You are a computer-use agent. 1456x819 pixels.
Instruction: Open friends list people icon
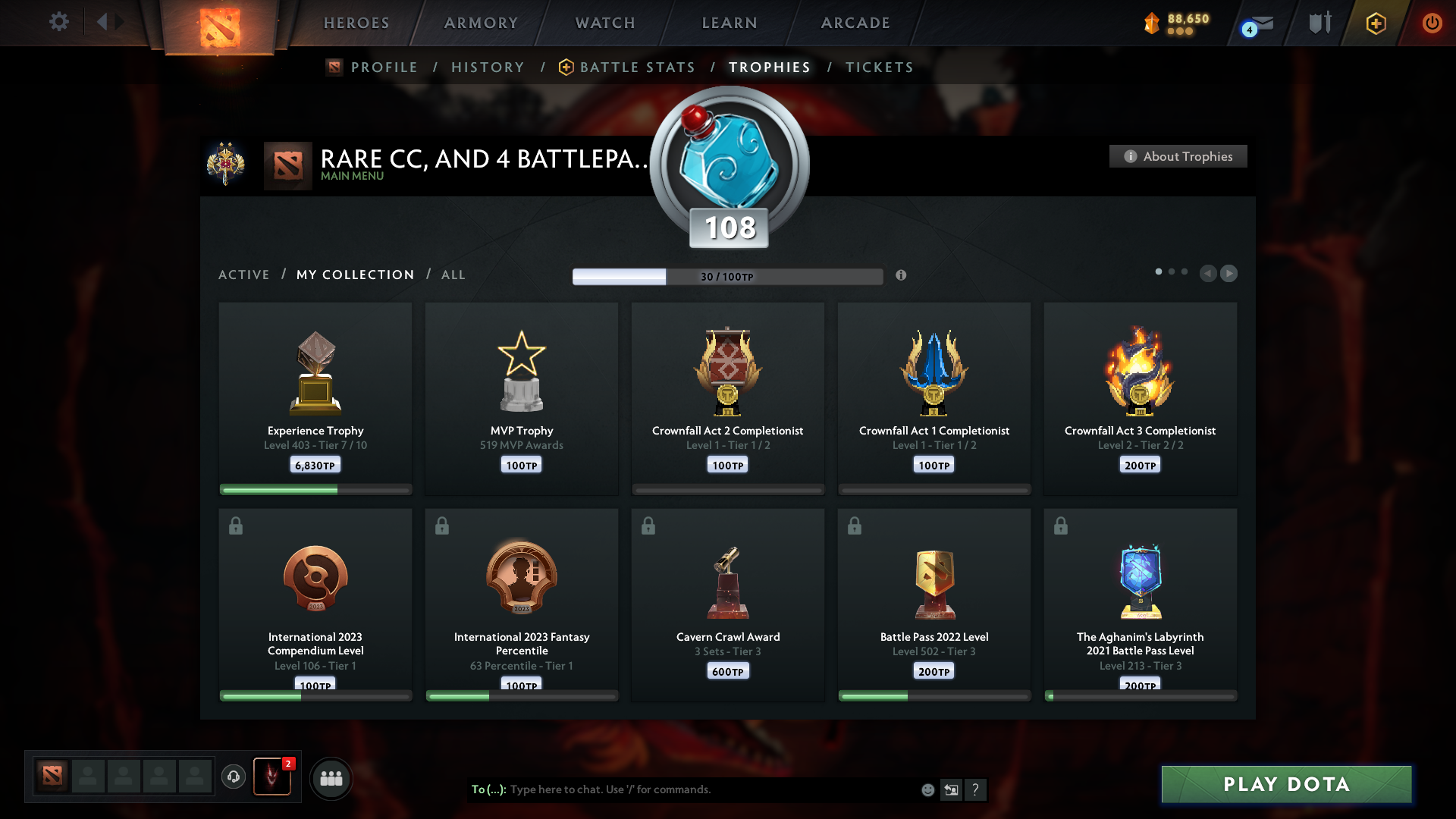point(331,777)
